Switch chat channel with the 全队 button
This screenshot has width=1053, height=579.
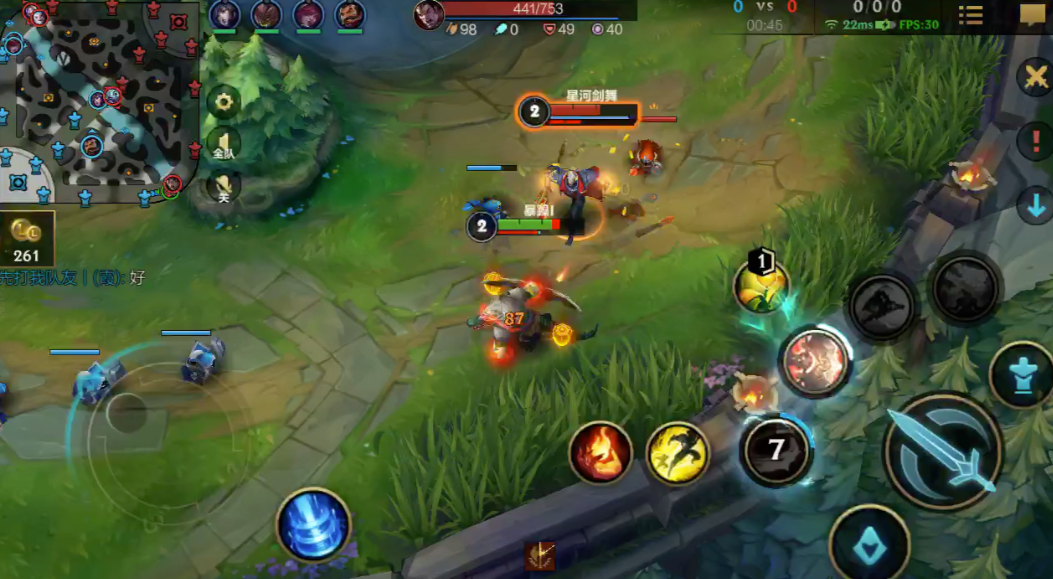224,145
